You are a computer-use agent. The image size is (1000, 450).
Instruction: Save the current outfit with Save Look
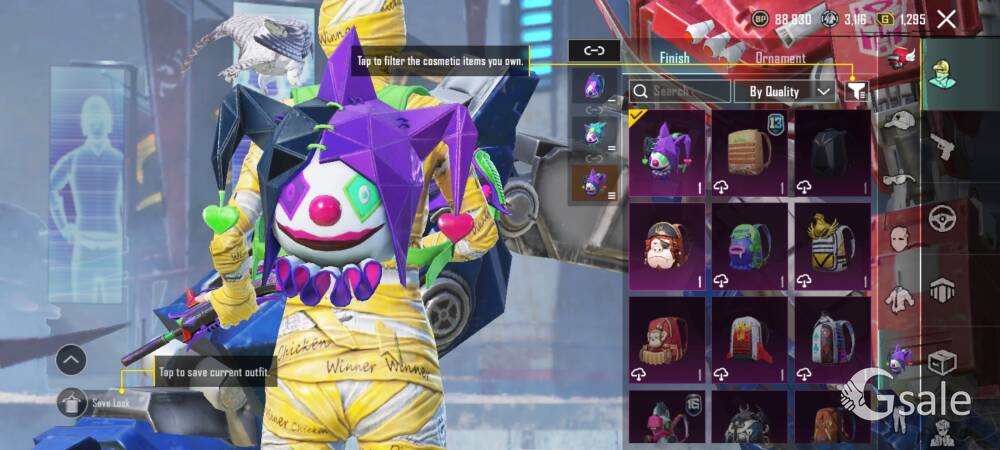pos(104,404)
